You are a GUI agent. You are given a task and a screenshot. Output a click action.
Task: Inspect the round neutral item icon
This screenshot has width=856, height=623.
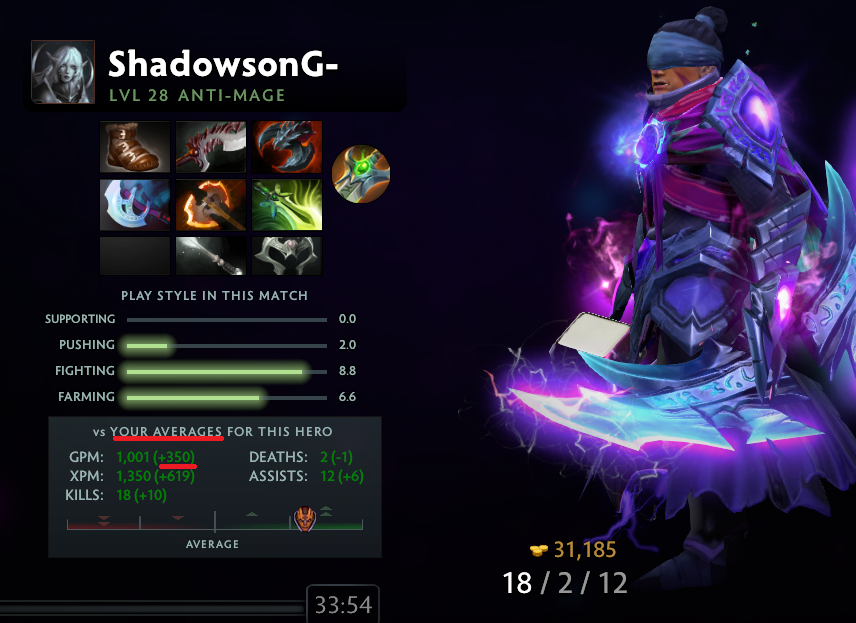(x=360, y=175)
